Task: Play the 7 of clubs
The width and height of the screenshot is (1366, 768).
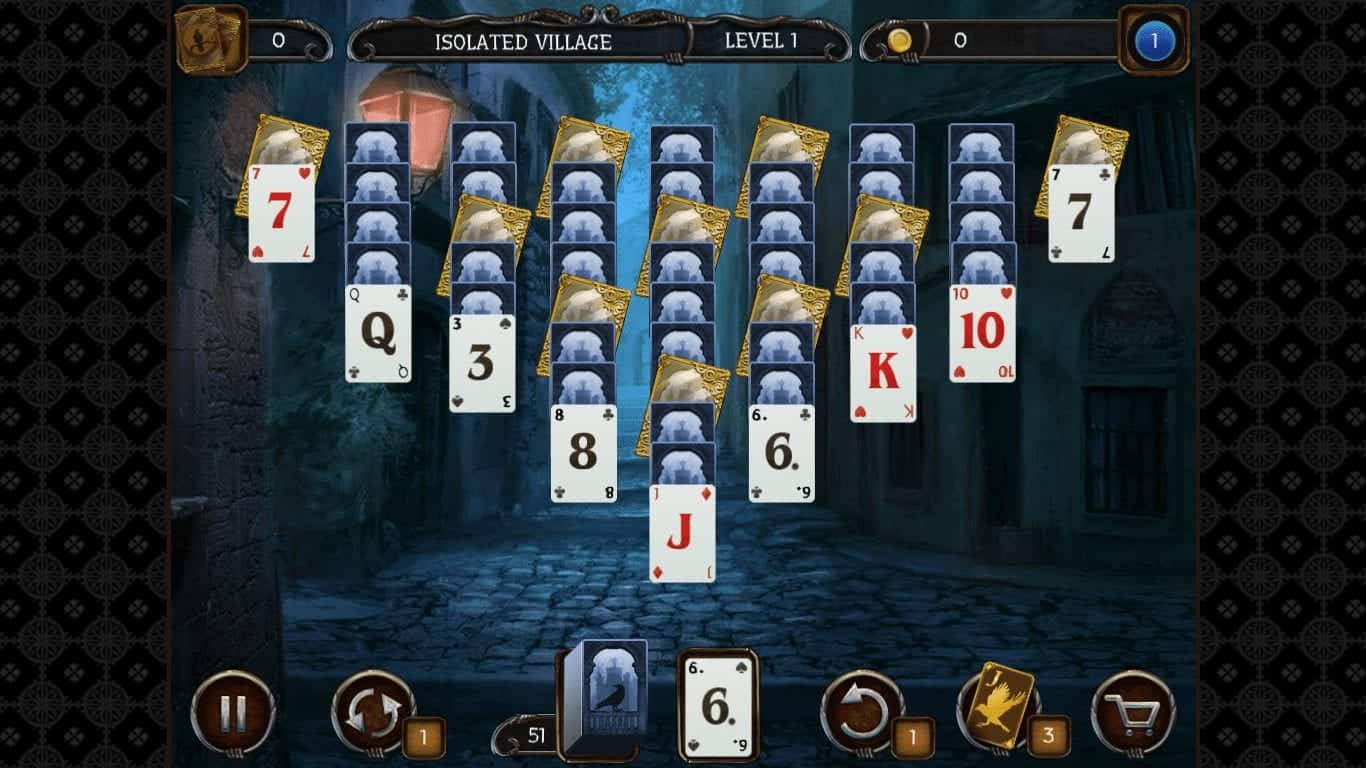Action: [1082, 215]
